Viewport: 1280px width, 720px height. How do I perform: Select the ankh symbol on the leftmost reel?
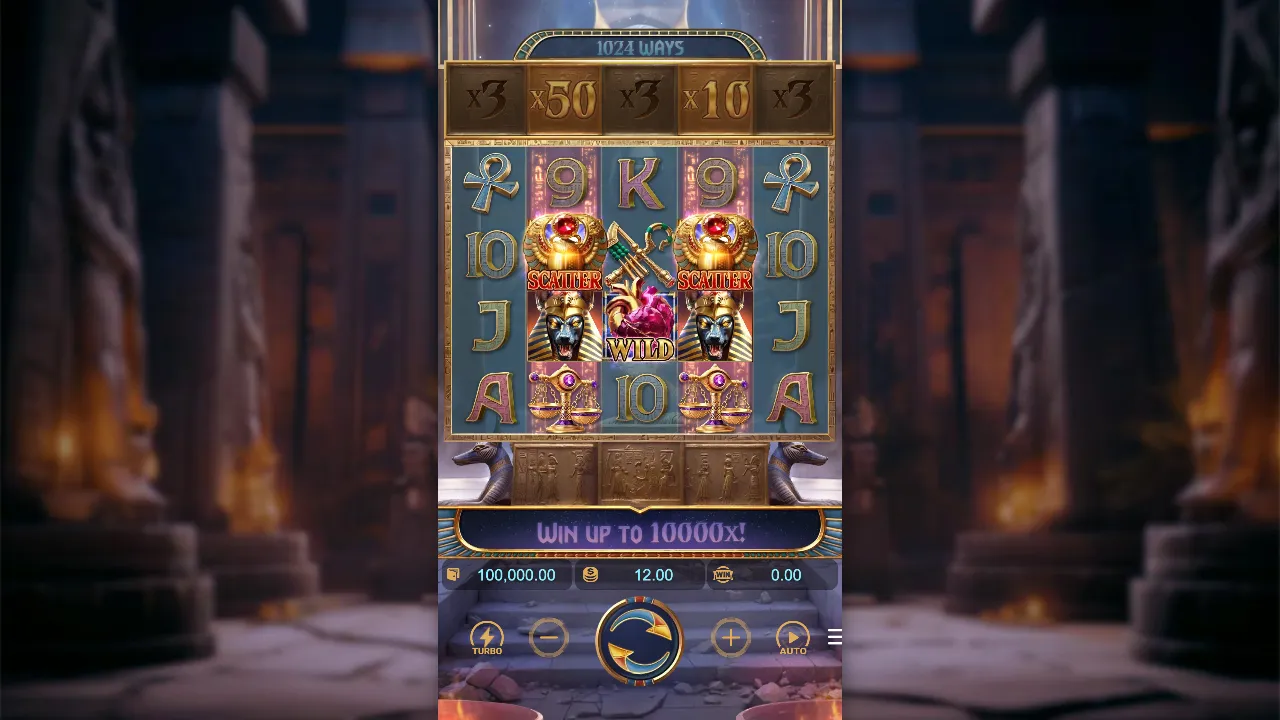click(489, 177)
